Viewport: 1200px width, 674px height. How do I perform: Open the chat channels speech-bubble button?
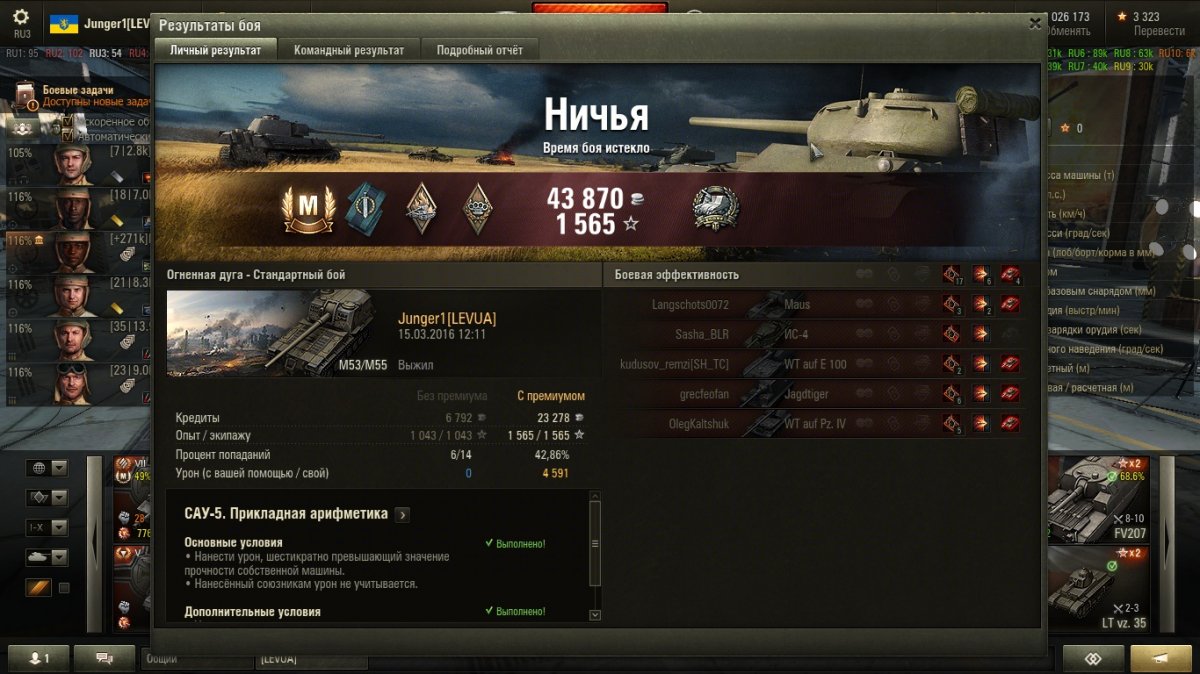pyautogui.click(x=104, y=658)
